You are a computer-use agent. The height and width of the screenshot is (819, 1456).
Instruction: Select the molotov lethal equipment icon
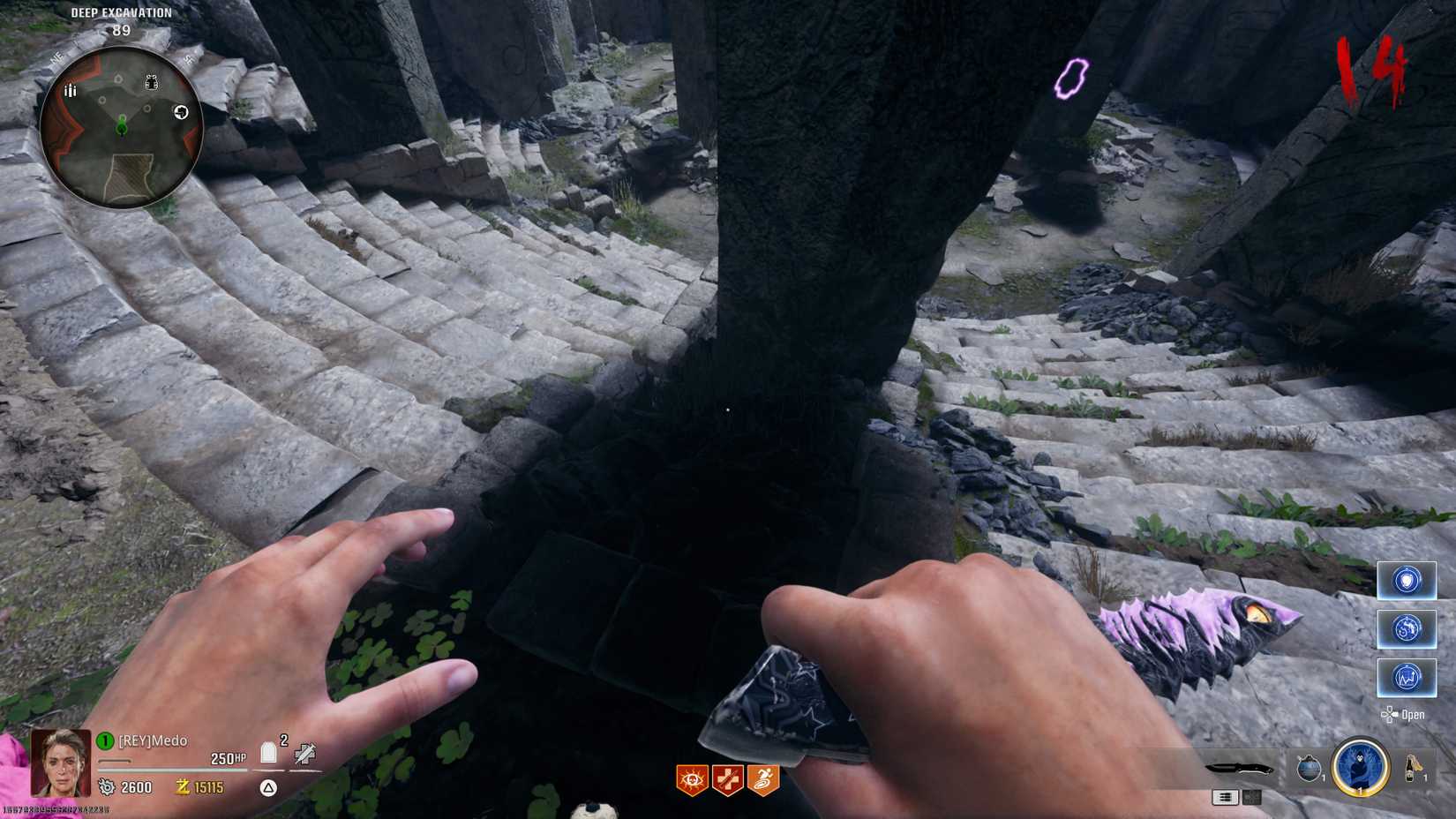(1414, 769)
